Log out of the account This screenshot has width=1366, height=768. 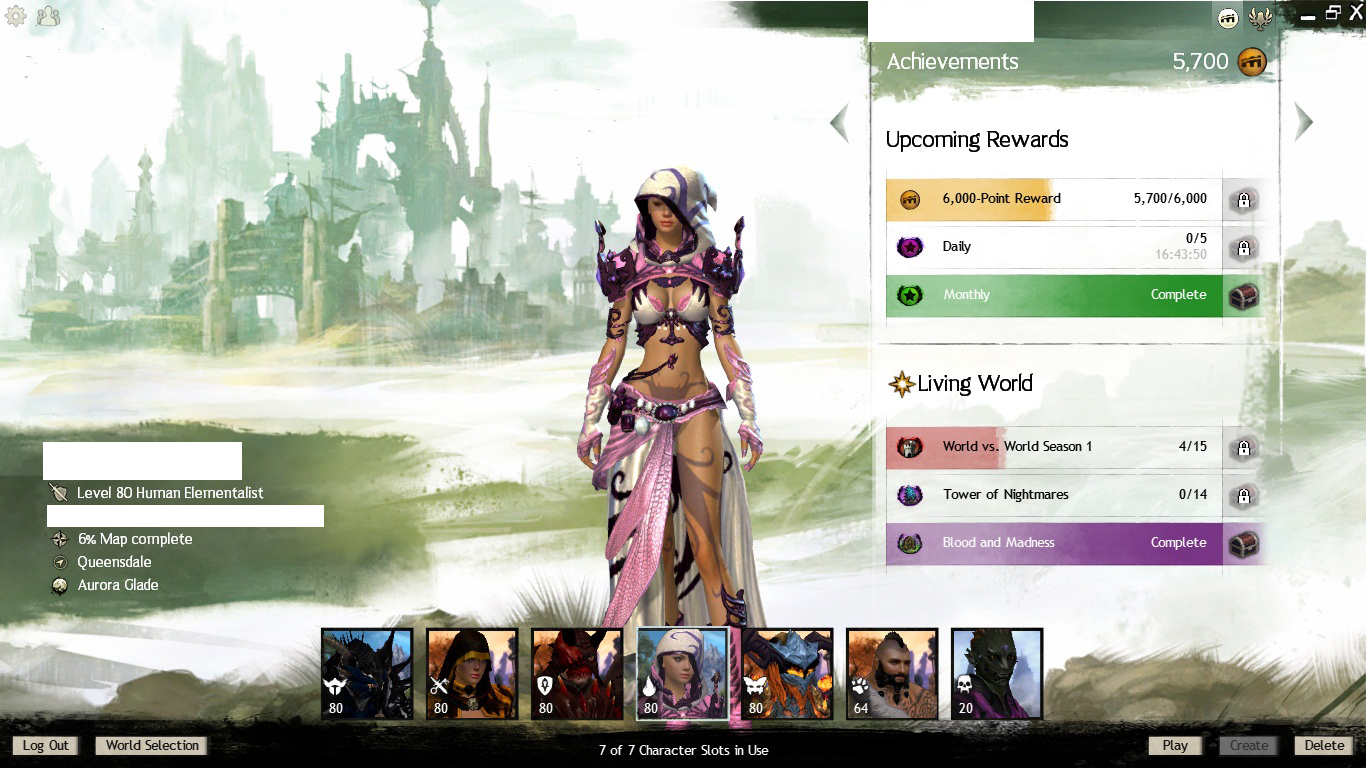point(46,745)
